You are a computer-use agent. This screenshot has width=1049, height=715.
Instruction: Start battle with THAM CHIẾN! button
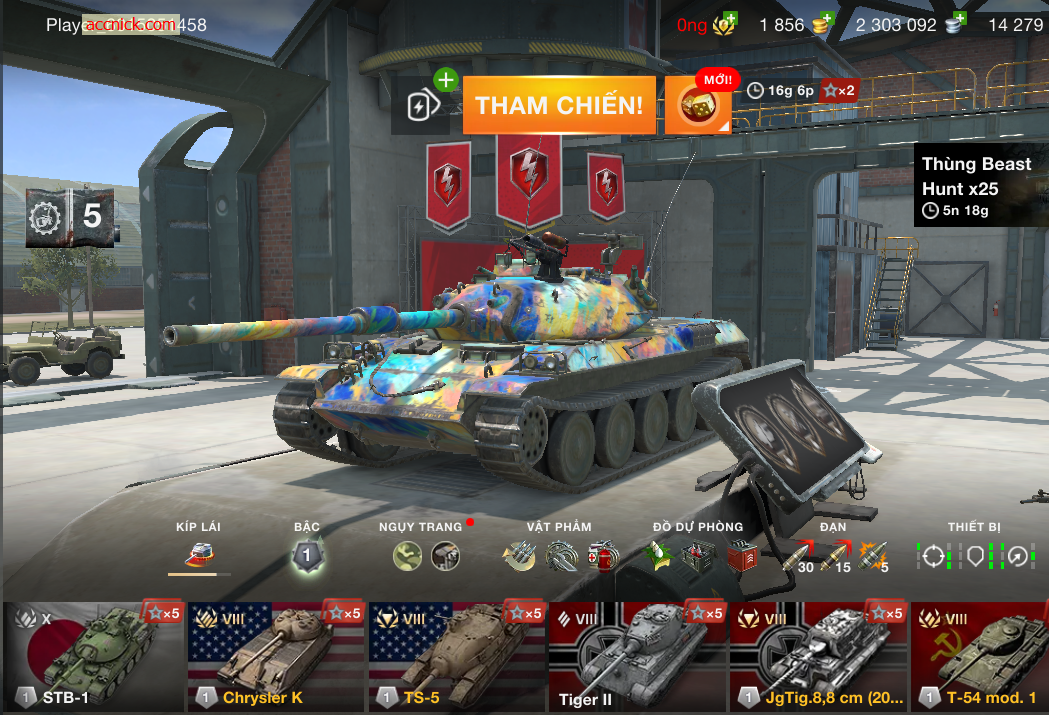point(559,105)
